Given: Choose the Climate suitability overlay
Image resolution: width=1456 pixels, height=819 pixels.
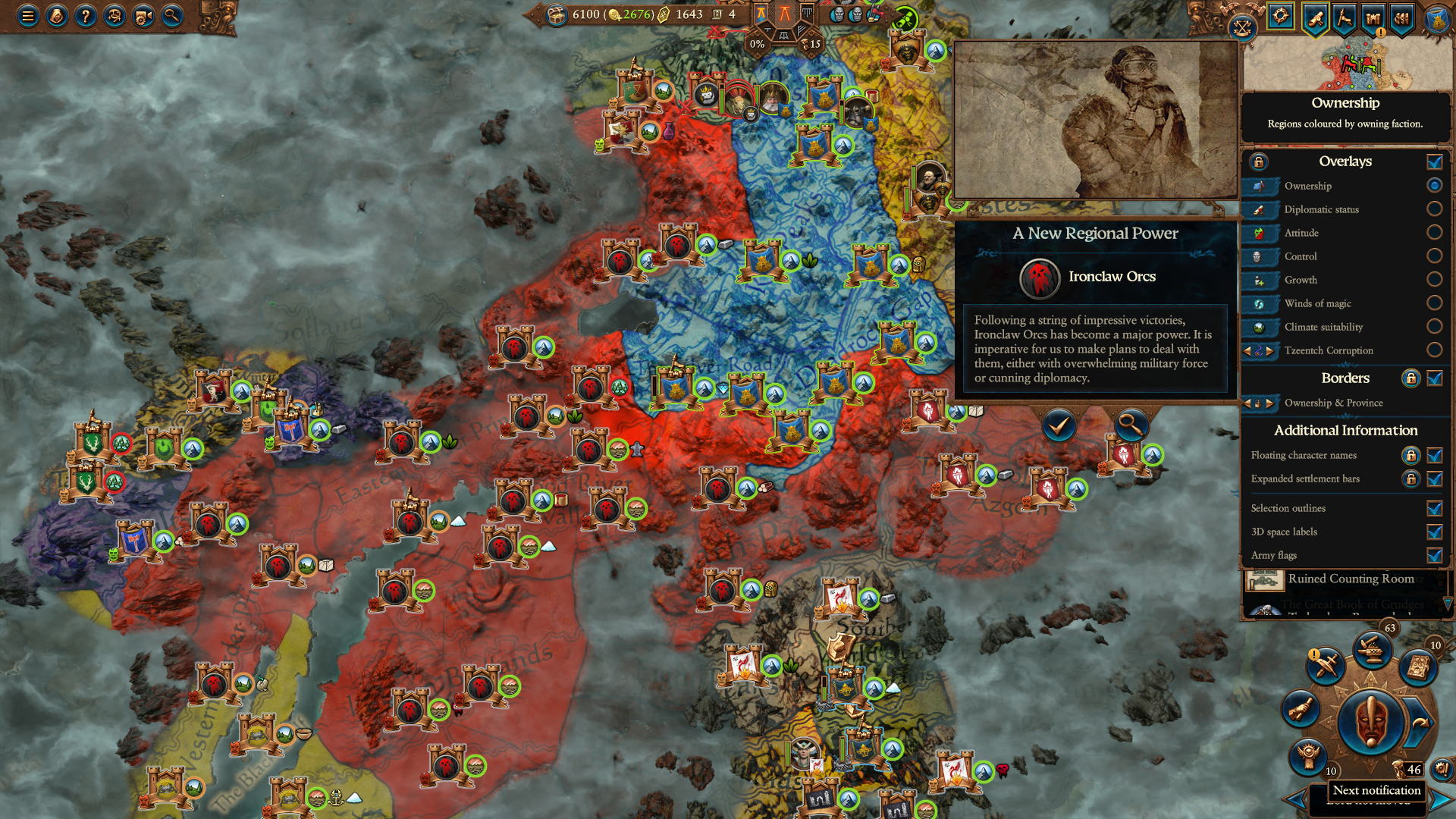Looking at the screenshot, I should 1434,326.
